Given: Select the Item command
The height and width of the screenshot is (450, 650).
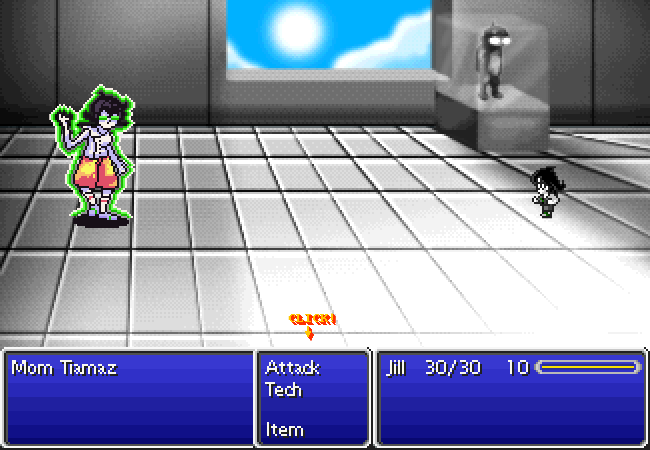Looking at the screenshot, I should (x=284, y=430).
